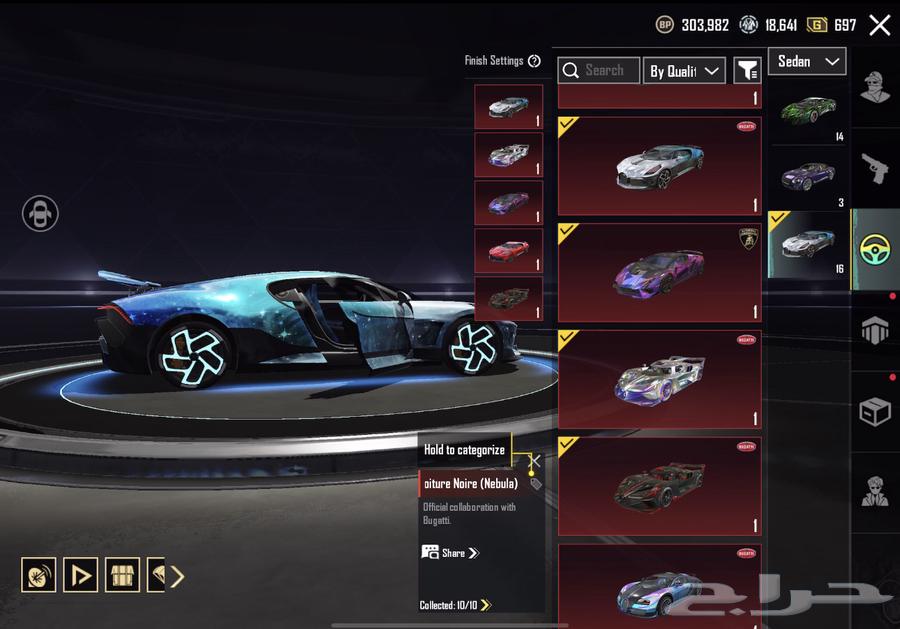The width and height of the screenshot is (900, 629).
Task: Open the crate box inventory tab
Action: coord(875,411)
